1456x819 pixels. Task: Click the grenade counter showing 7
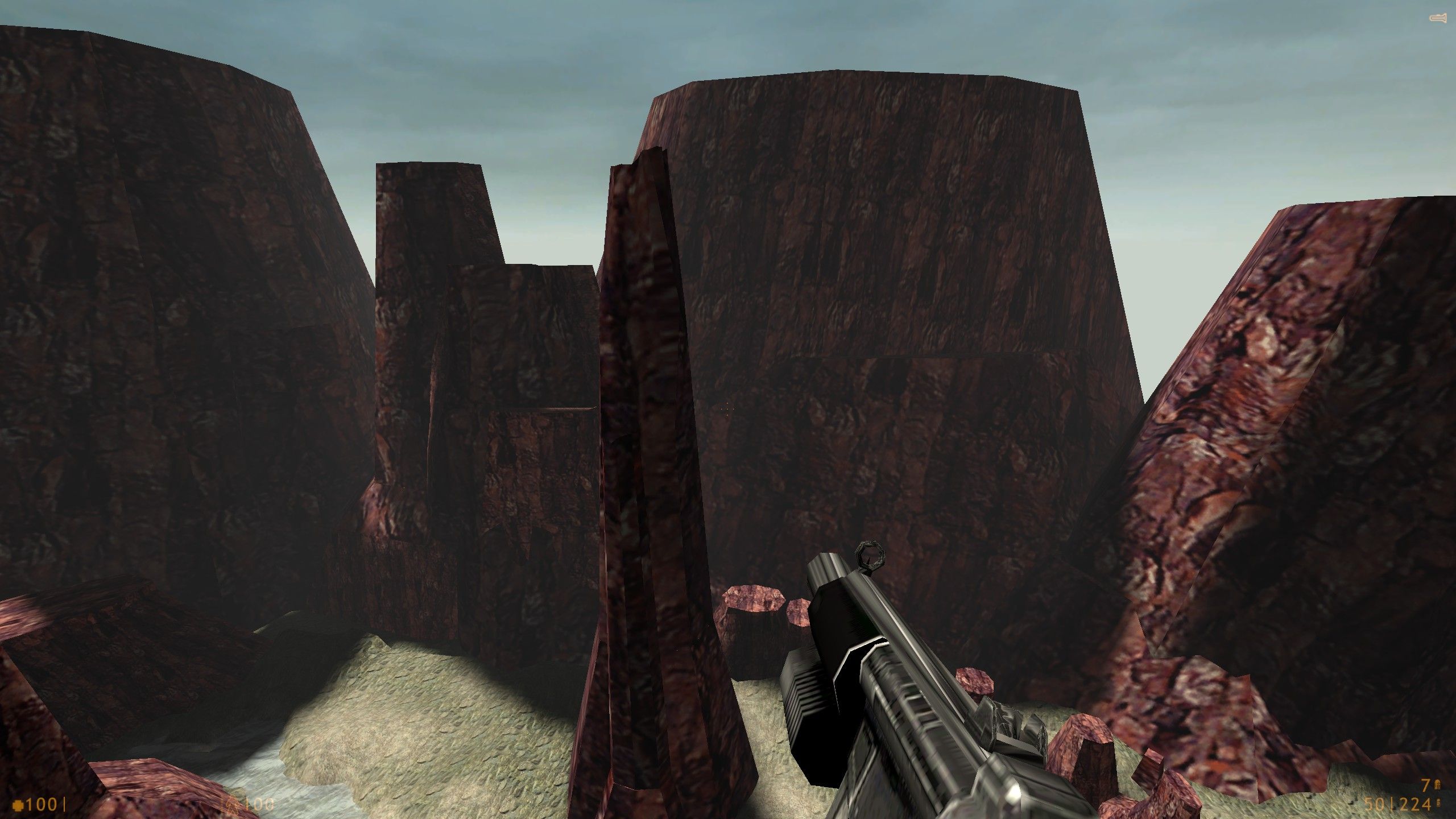pos(1426,785)
